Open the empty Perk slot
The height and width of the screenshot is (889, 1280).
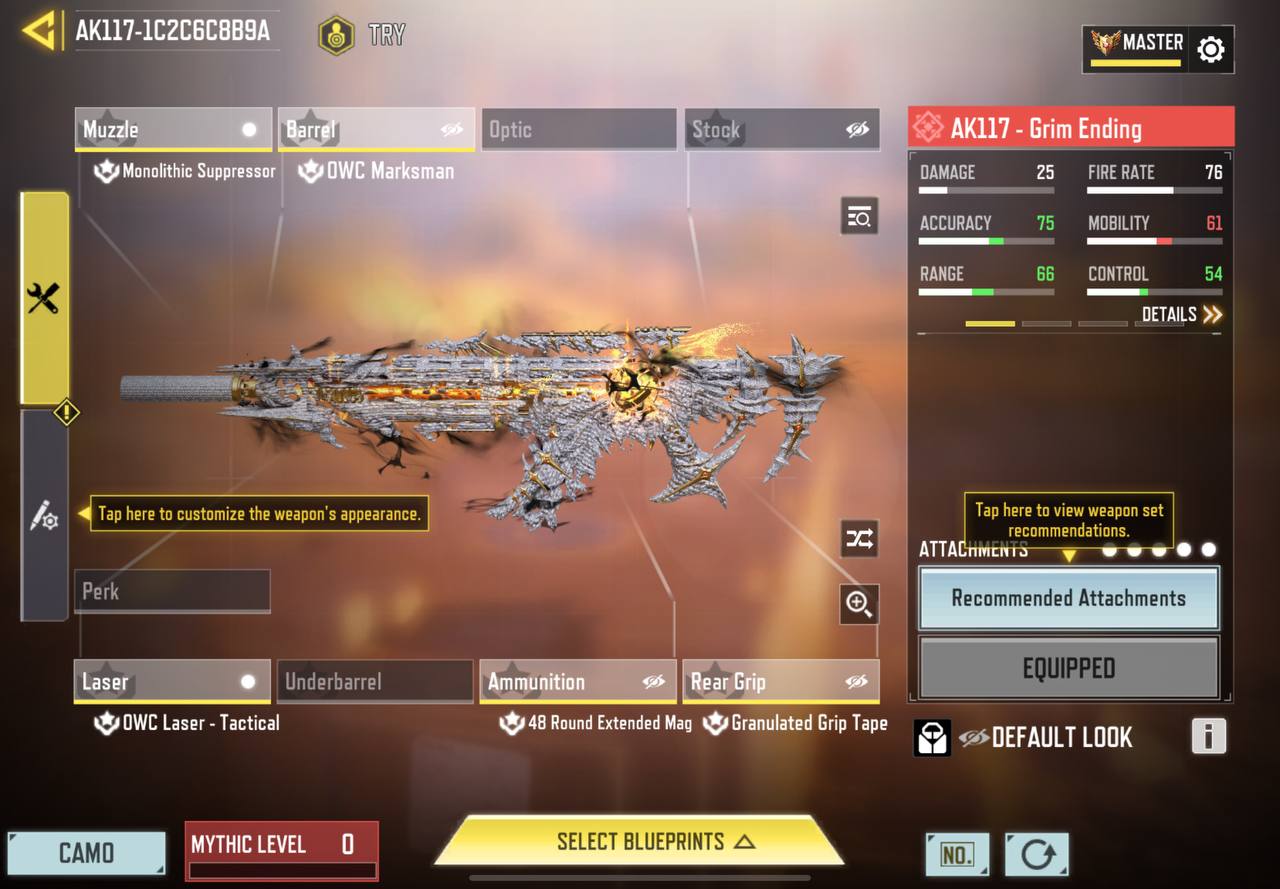click(x=172, y=591)
